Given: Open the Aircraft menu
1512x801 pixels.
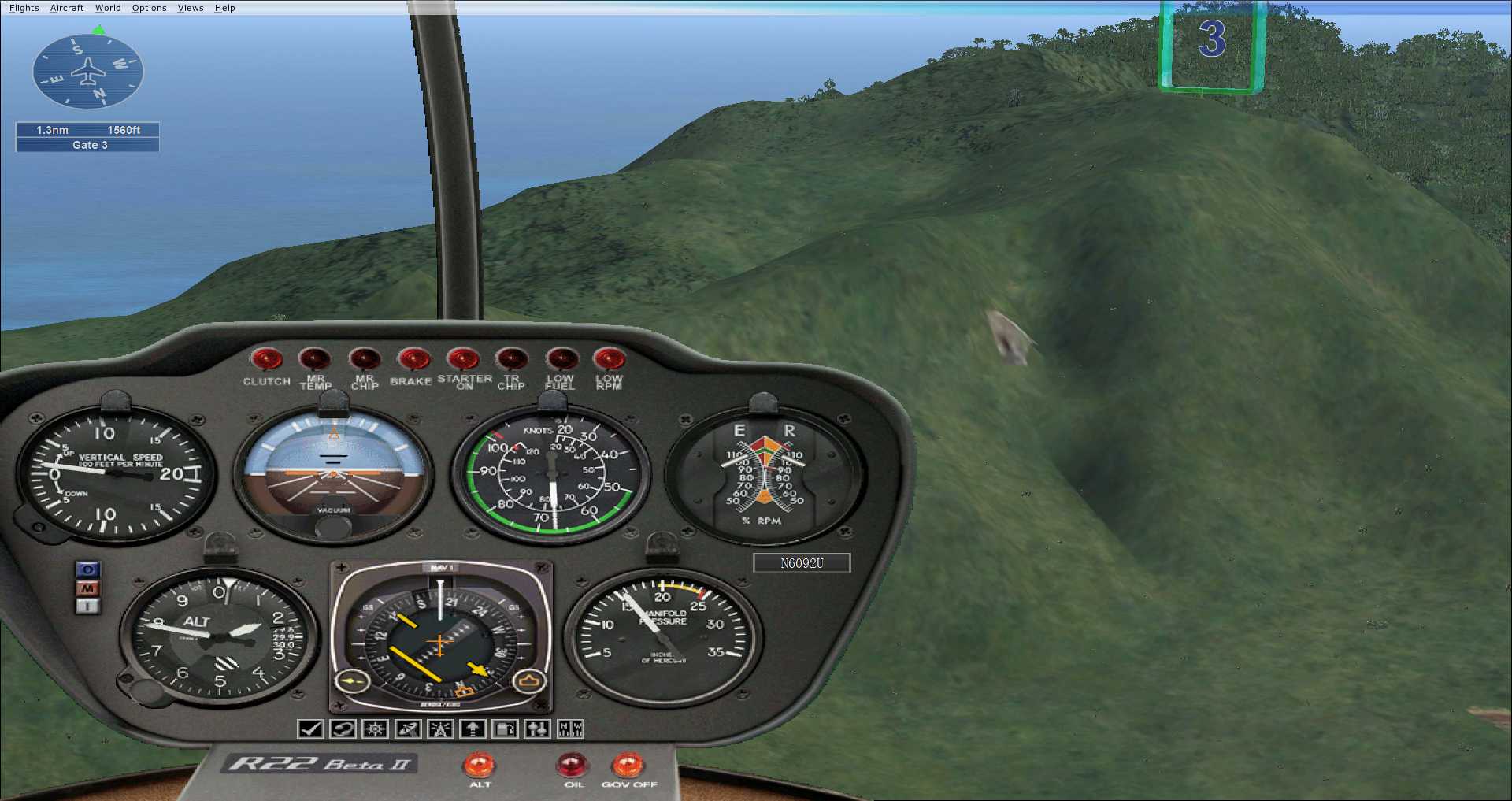Looking at the screenshot, I should click(x=67, y=8).
